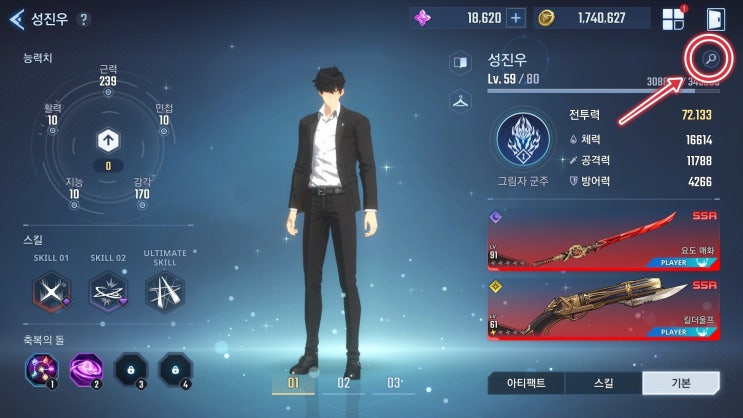This screenshot has height=418, width=743.
Task: Select the red SSR dagger weapon card
Action: 603,240
